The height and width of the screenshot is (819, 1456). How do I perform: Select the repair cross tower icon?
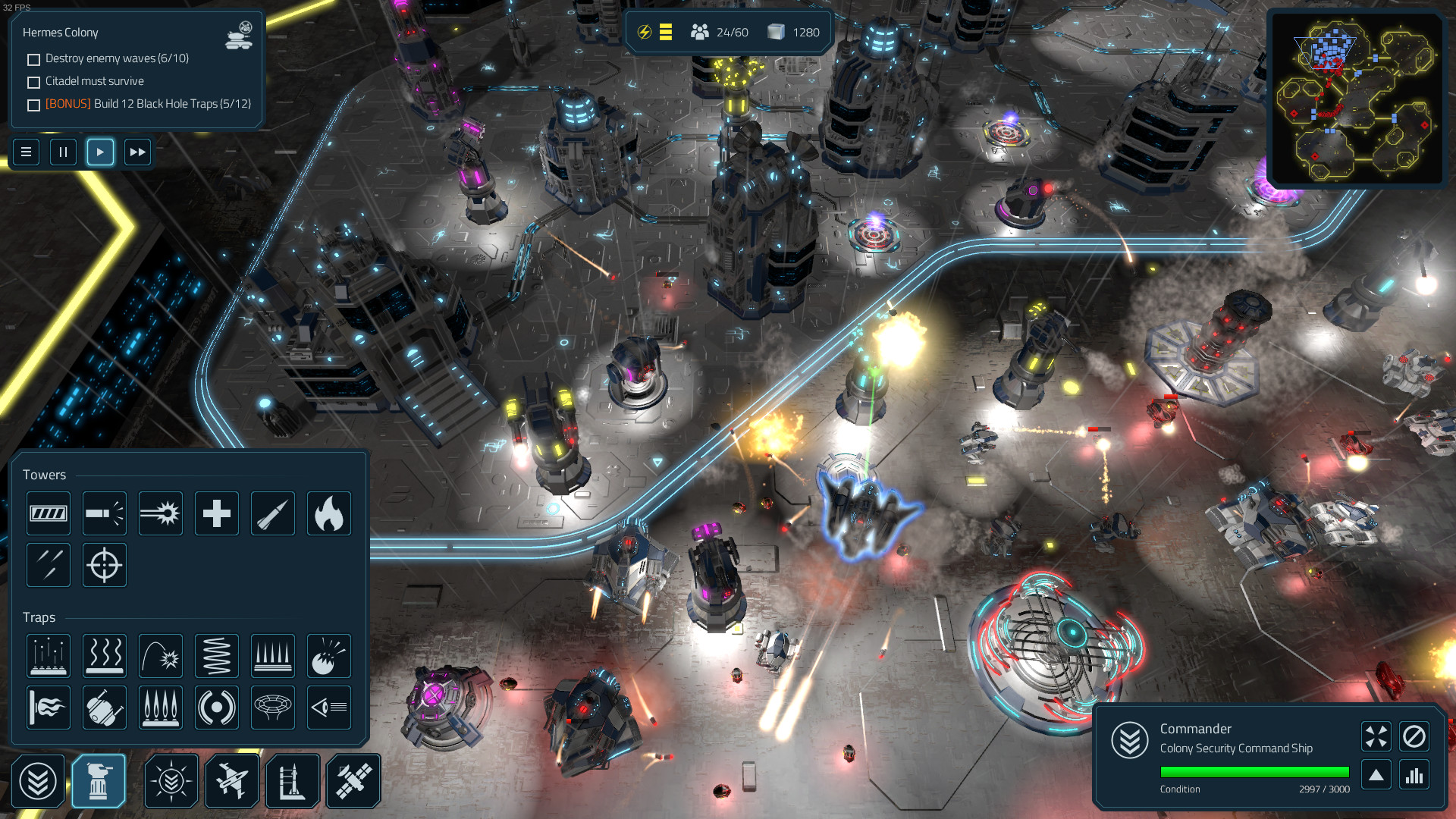pos(216,513)
